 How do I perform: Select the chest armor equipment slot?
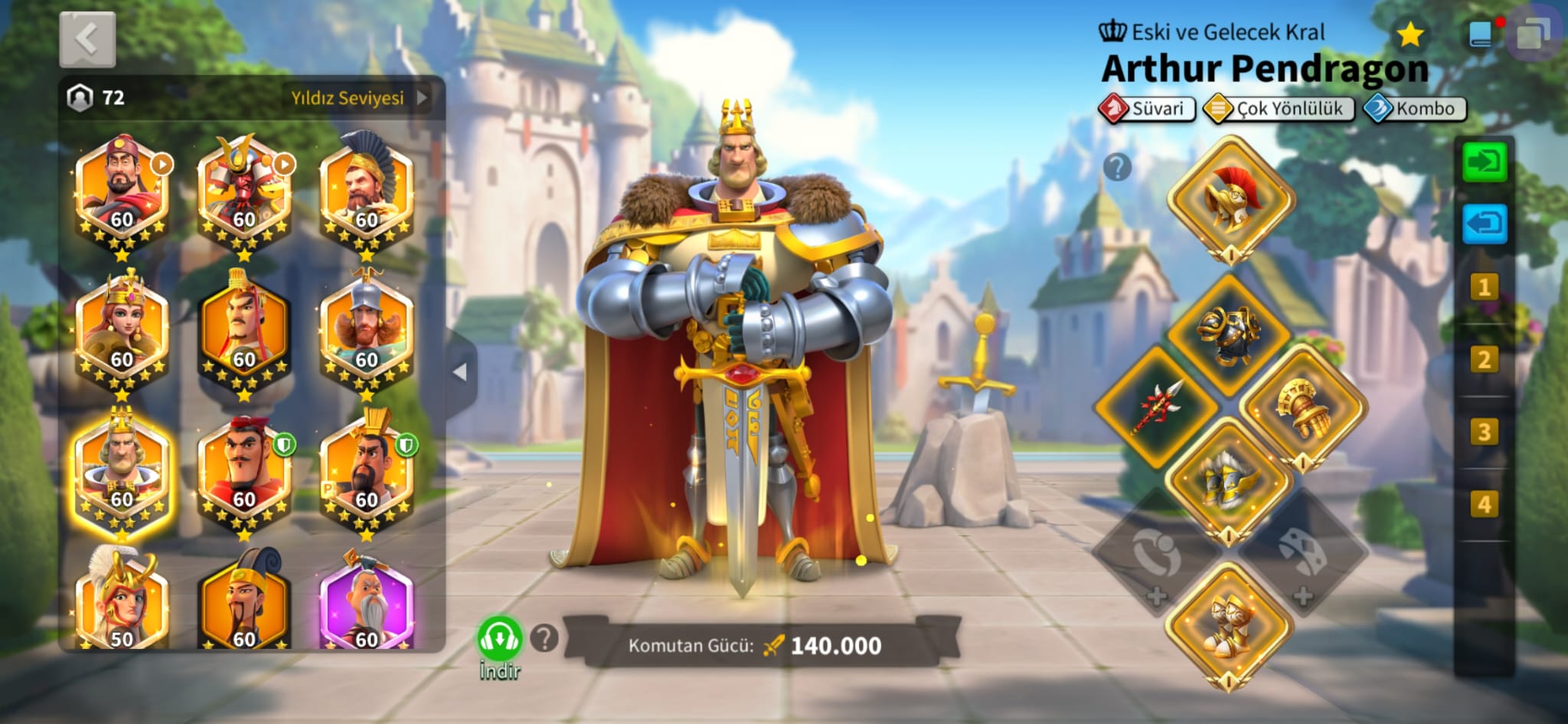[1230, 335]
